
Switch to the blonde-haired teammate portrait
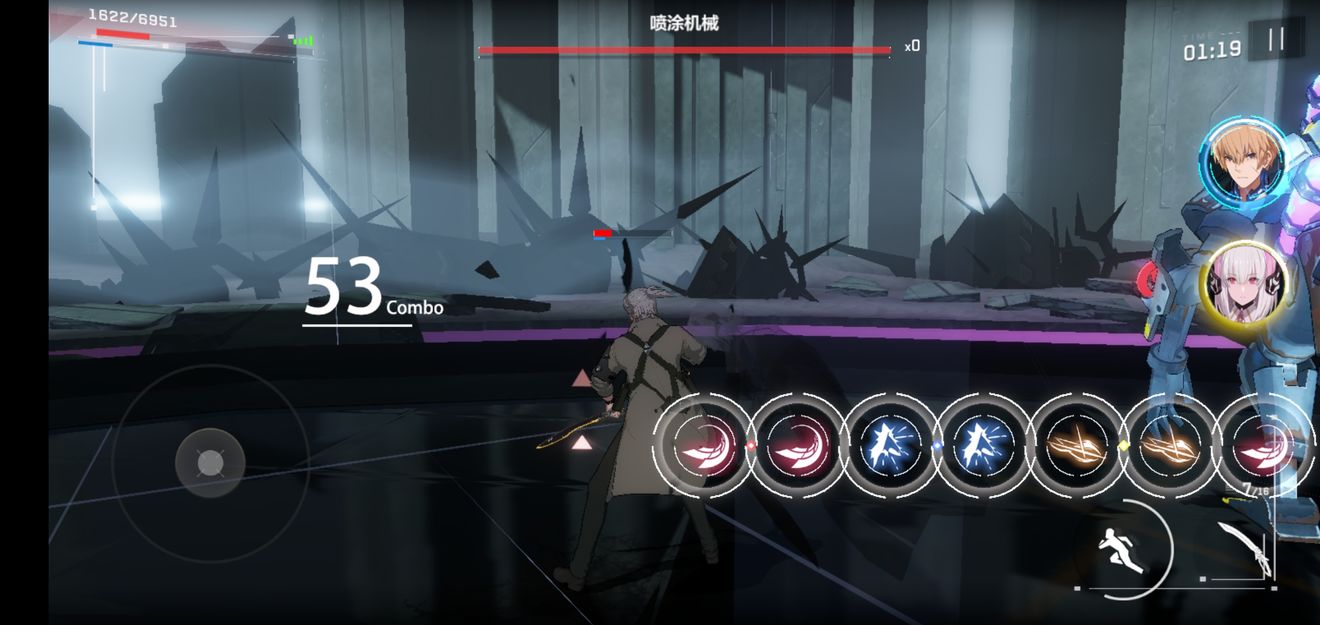coord(1243,161)
